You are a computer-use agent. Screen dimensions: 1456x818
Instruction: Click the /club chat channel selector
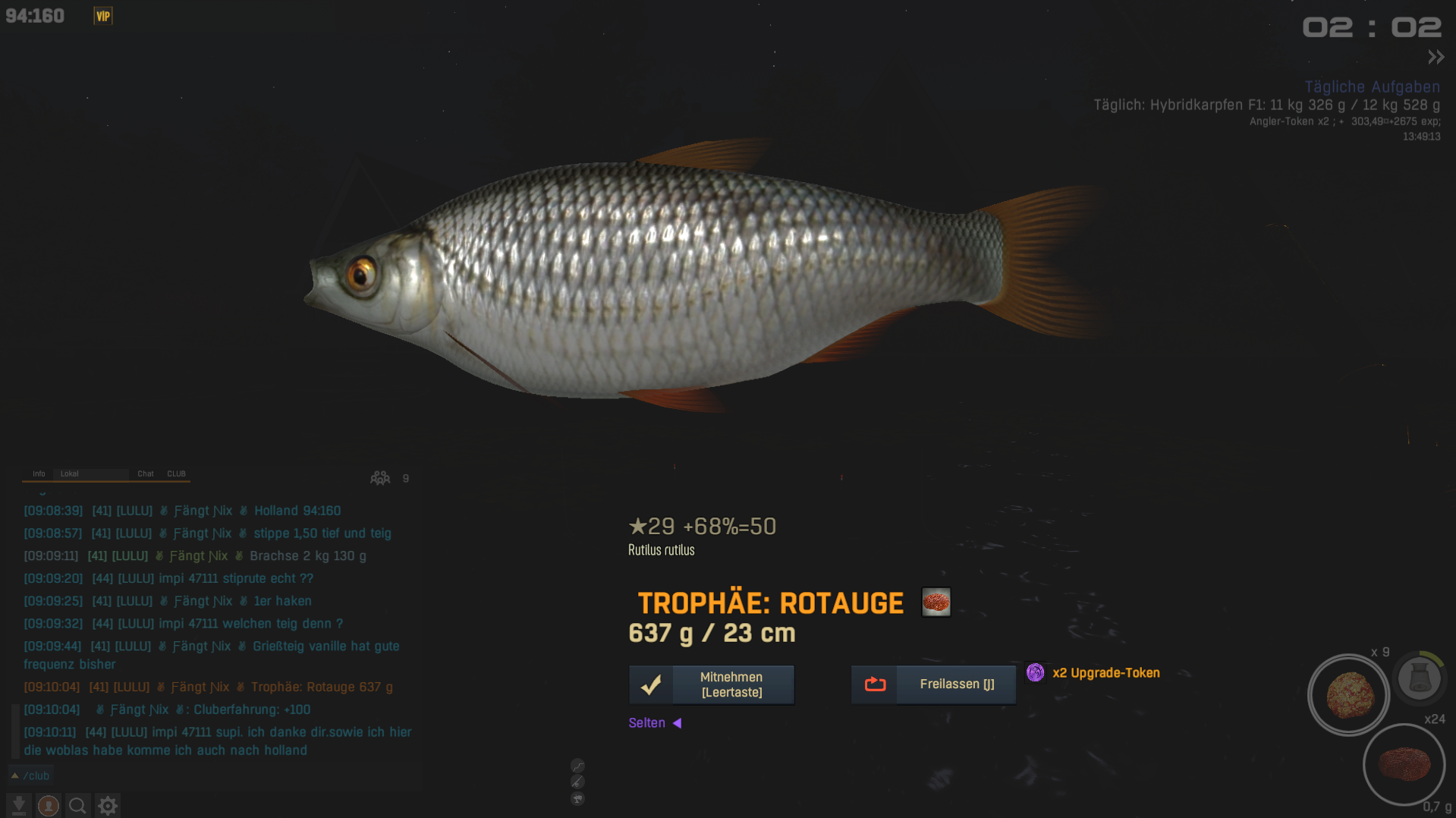30,776
